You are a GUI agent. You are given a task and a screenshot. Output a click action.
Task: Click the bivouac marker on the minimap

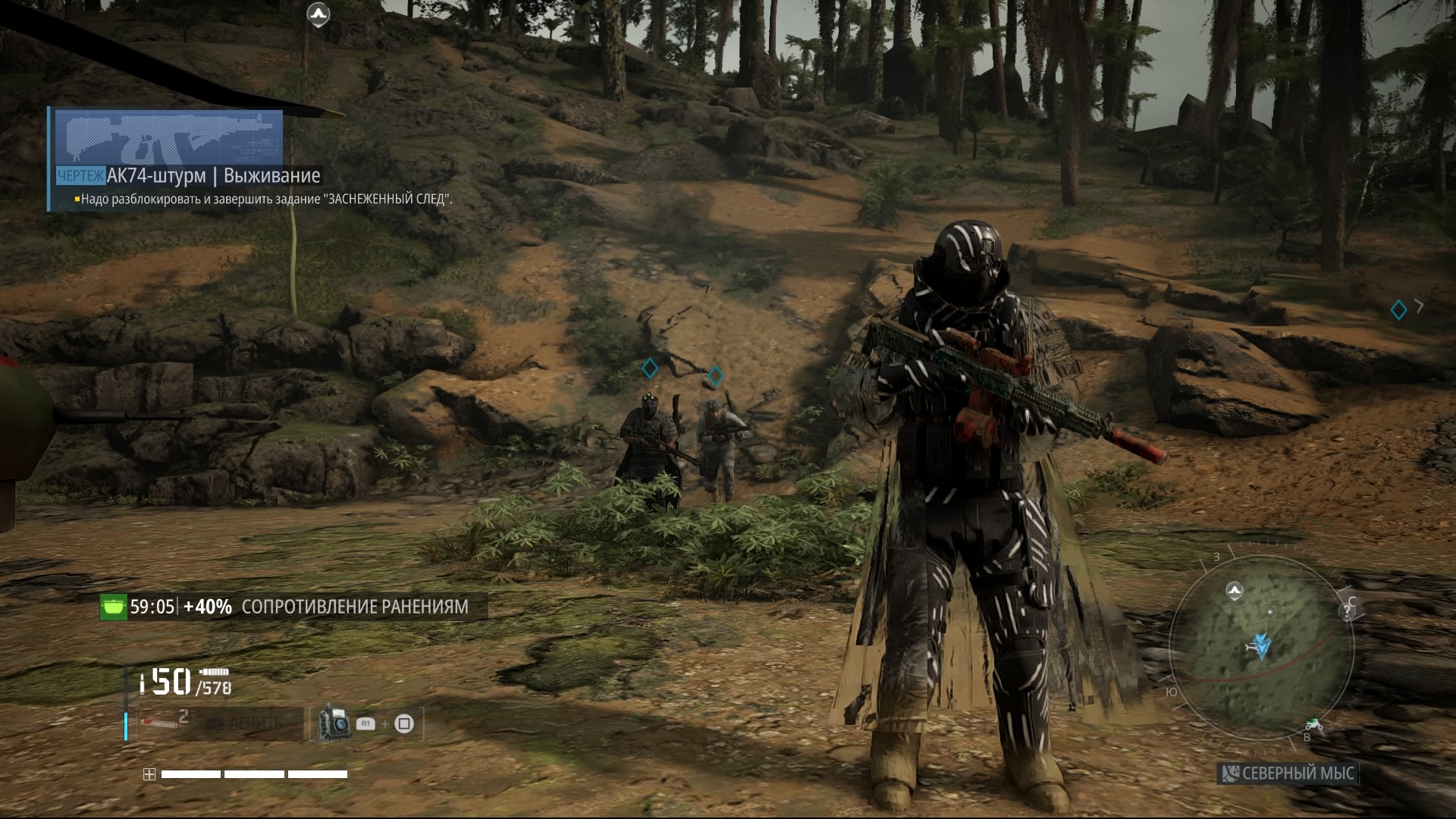1235,591
